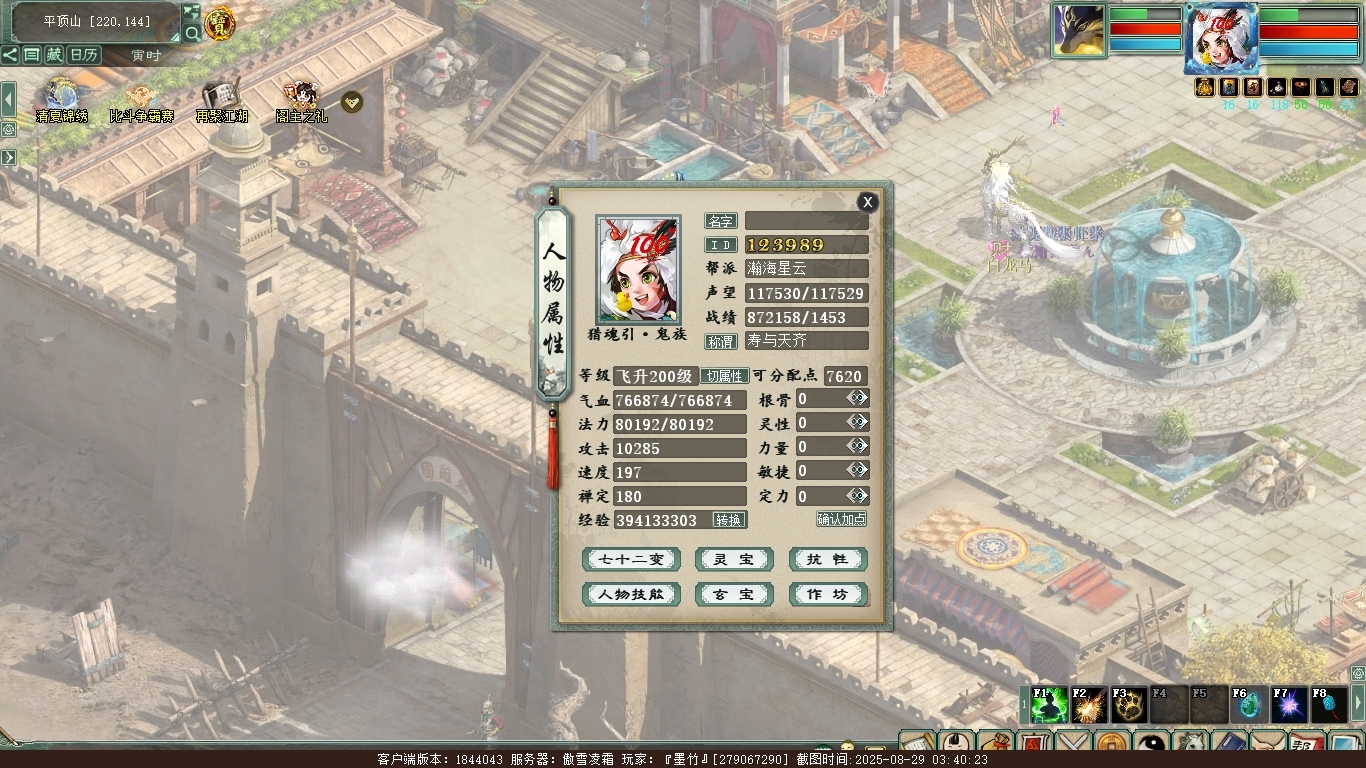1366x768 pixels.
Task: Click the 称谓 title button
Action: 721,341
